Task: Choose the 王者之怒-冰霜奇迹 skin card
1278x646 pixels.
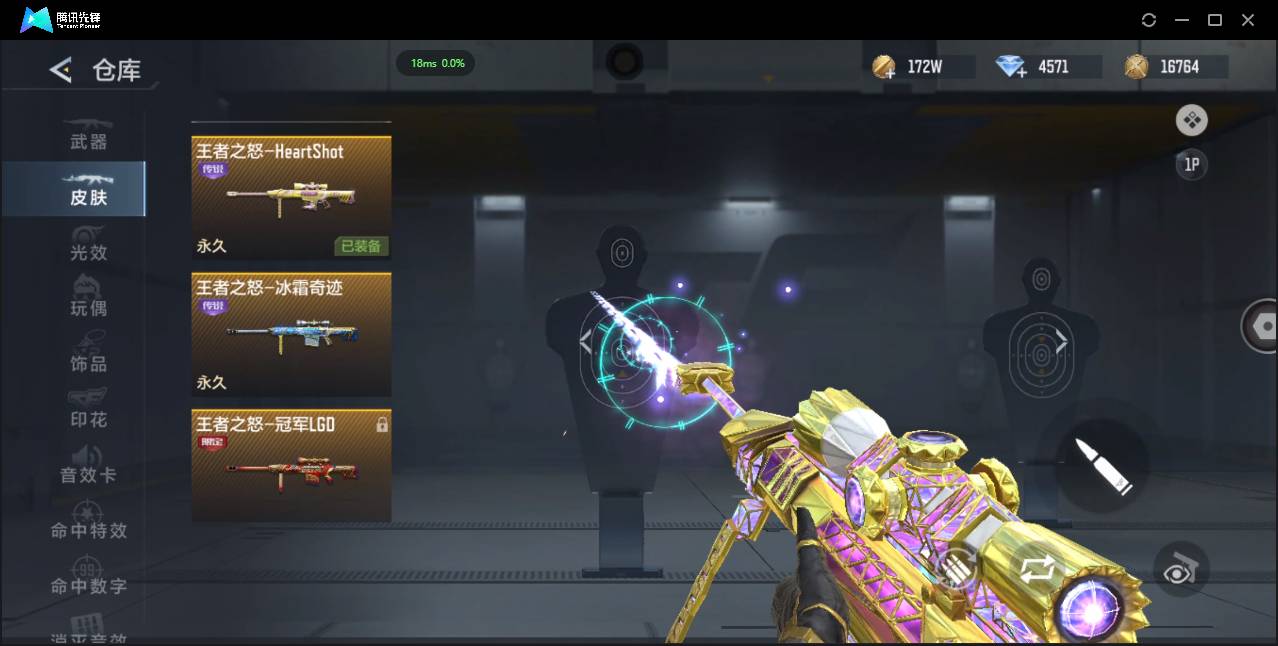Action: tap(291, 334)
